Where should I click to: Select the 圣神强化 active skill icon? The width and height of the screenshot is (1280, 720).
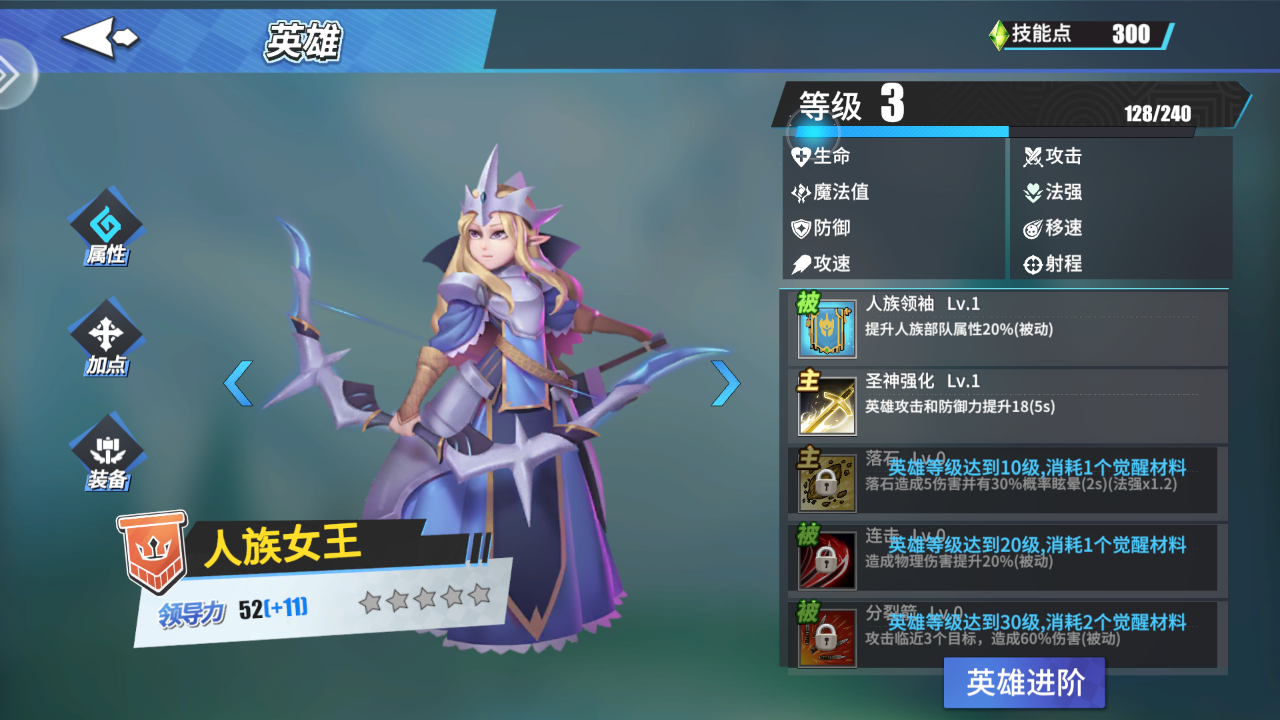pyautogui.click(x=826, y=407)
